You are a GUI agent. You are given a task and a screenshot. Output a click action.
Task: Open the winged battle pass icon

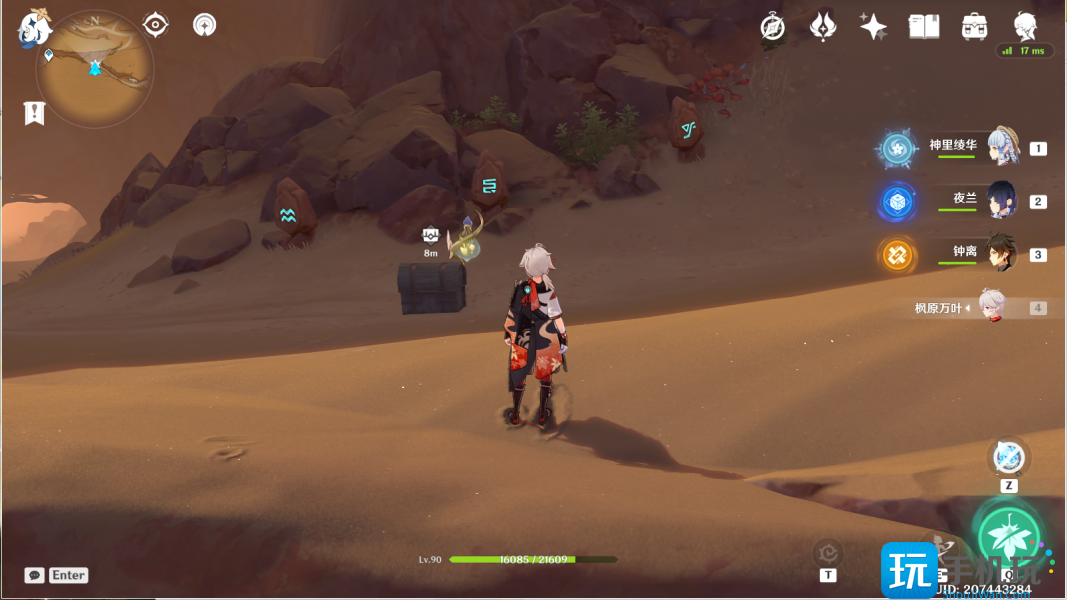[822, 27]
